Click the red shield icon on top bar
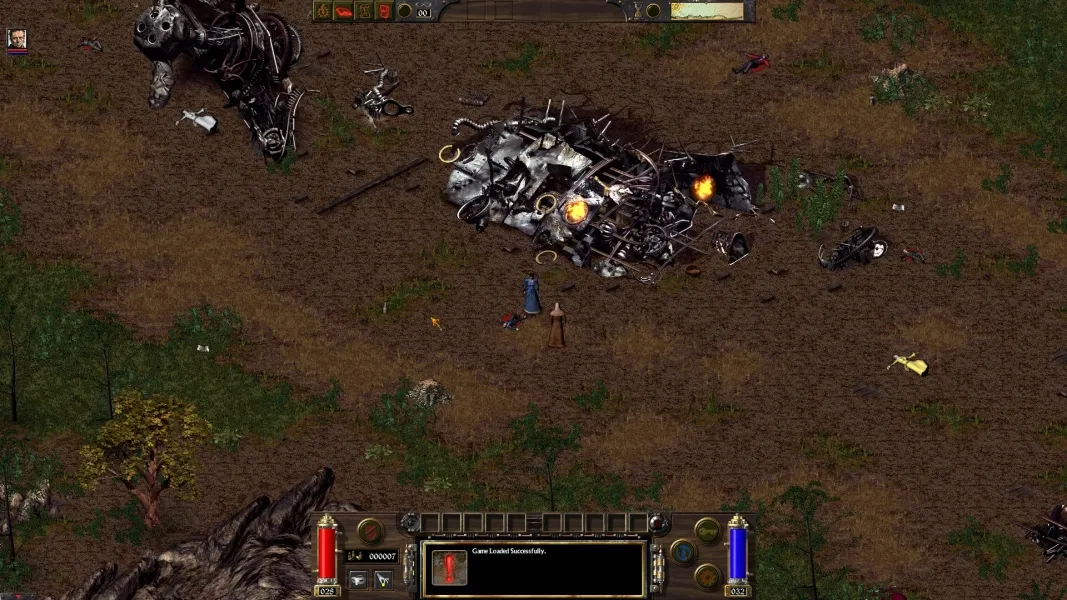 384,11
